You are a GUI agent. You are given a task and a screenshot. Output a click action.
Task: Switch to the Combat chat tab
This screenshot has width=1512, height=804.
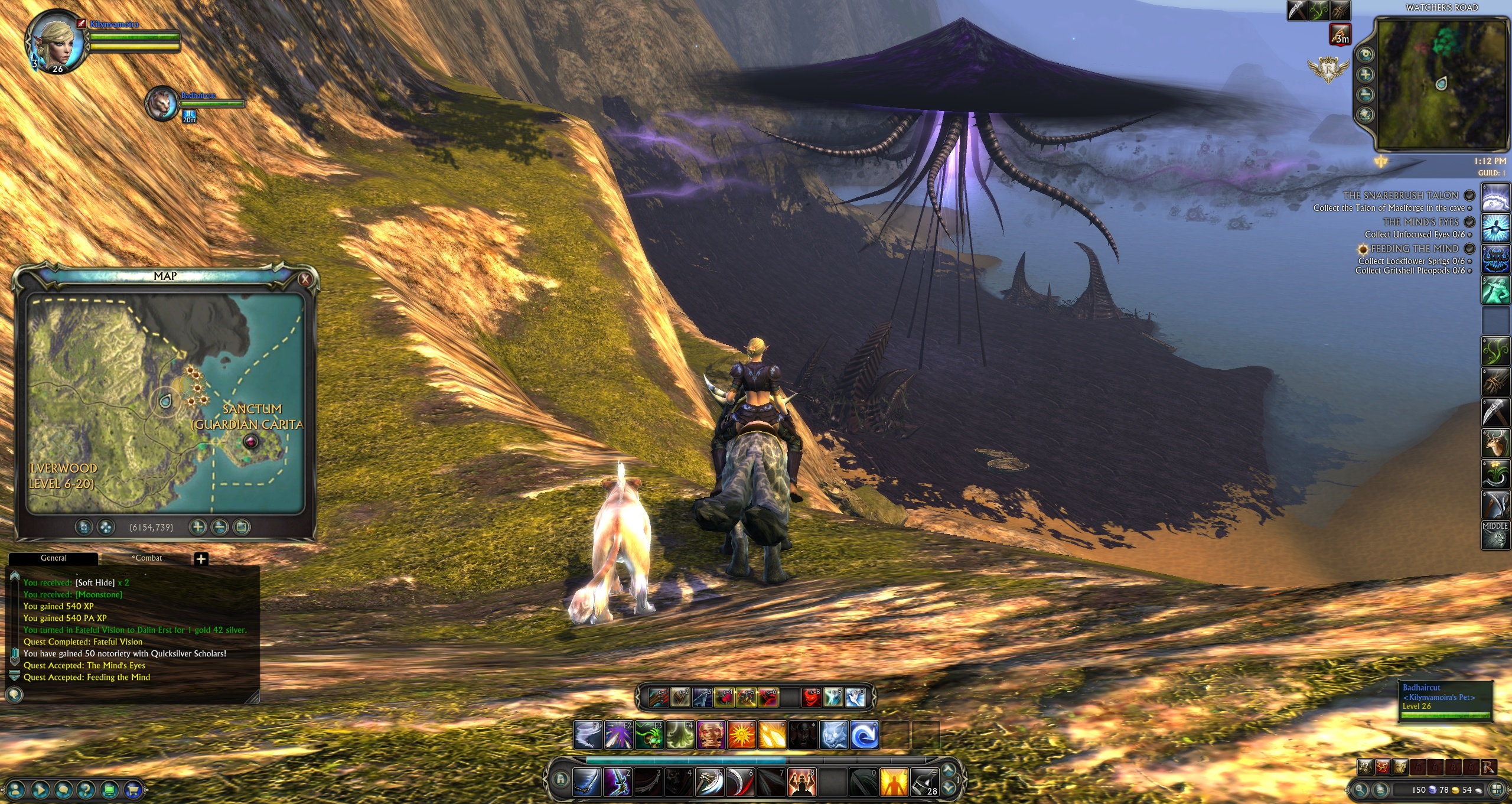tap(146, 558)
